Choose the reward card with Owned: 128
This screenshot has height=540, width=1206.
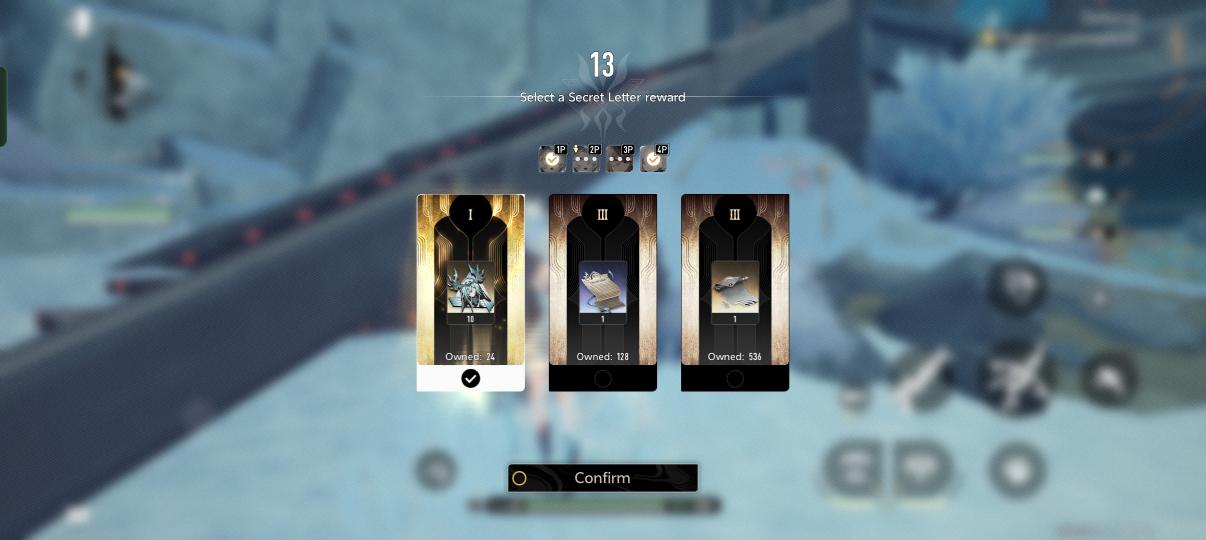click(x=602, y=292)
